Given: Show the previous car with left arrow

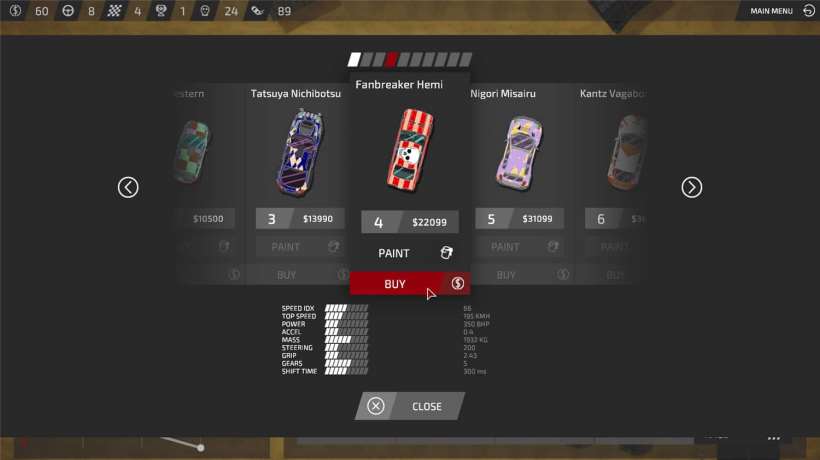Looking at the screenshot, I should pyautogui.click(x=128, y=187).
